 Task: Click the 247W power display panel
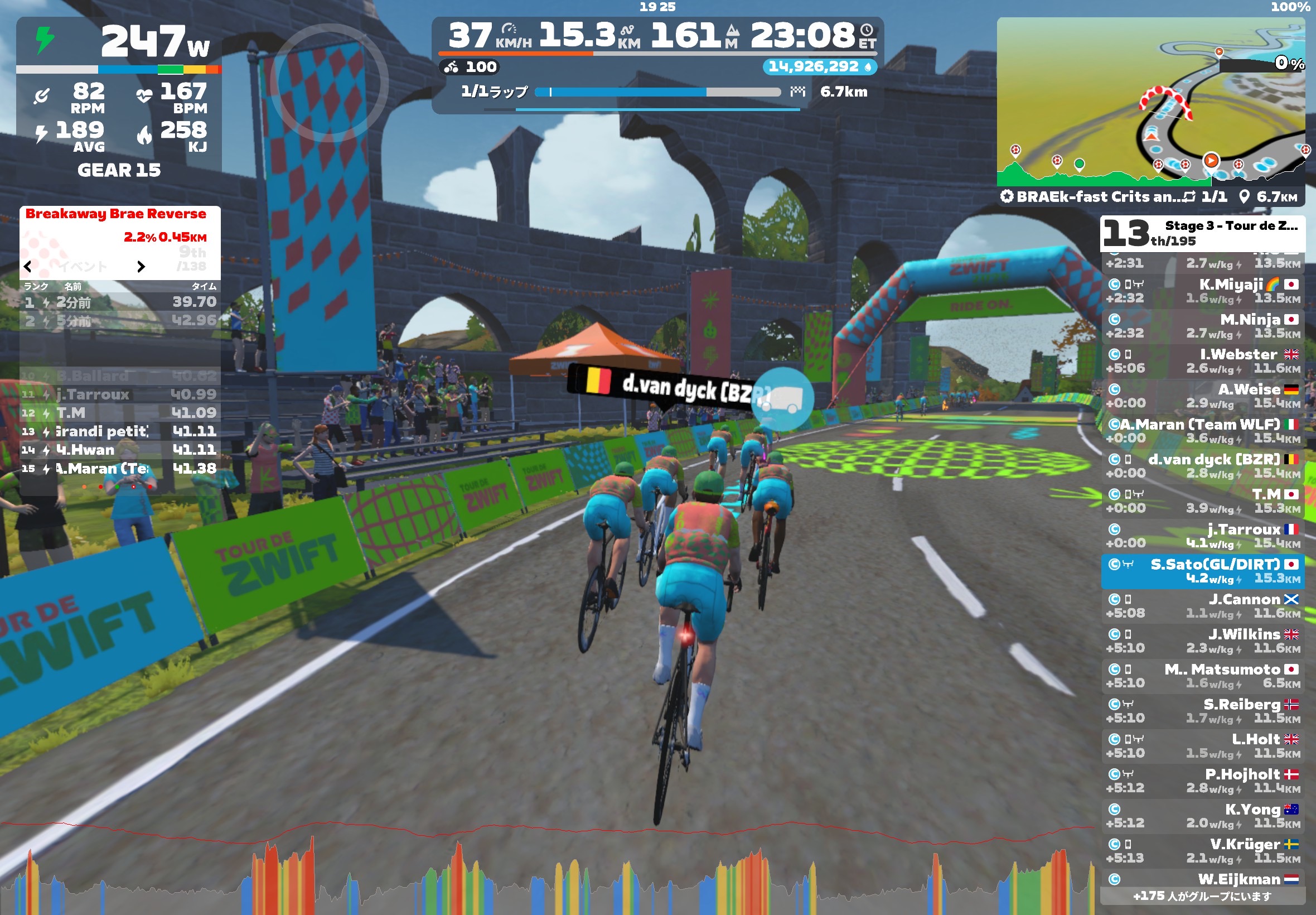click(119, 43)
